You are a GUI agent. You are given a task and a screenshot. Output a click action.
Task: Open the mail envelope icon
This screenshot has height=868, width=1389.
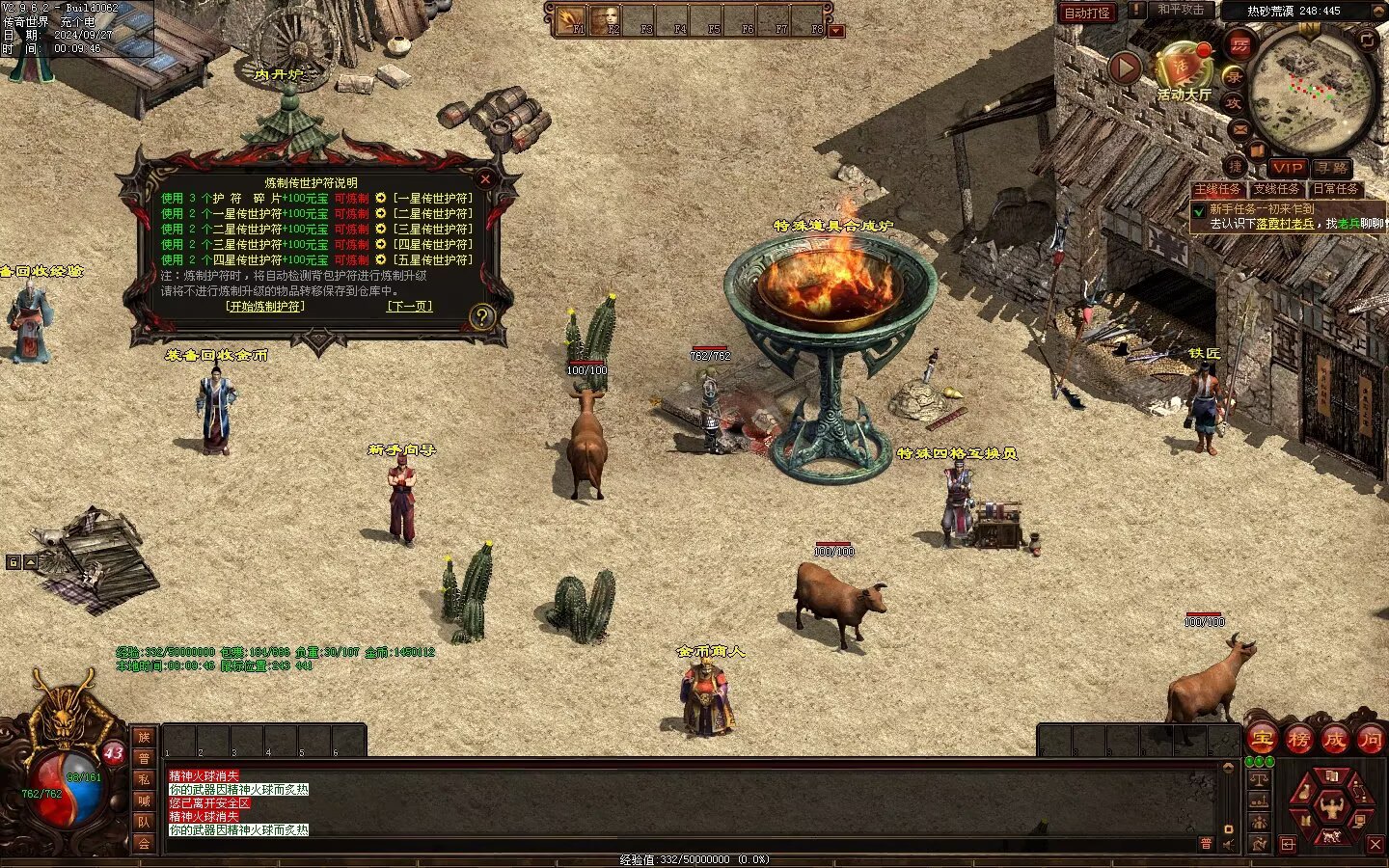(1240, 129)
